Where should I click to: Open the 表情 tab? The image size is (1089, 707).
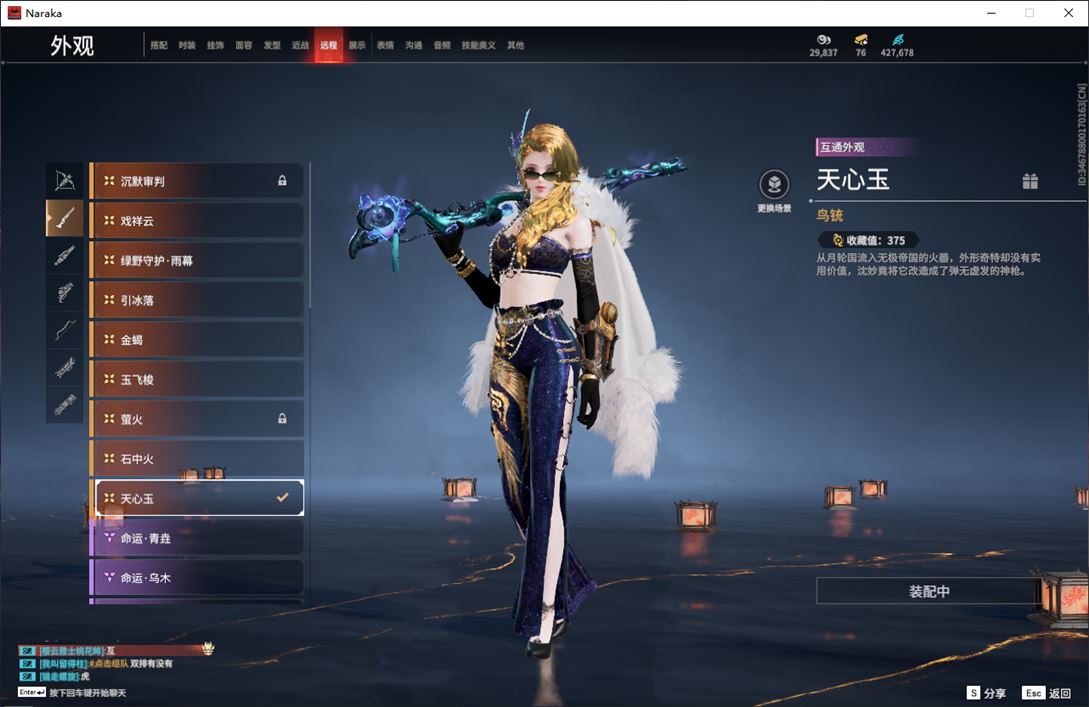pos(385,45)
